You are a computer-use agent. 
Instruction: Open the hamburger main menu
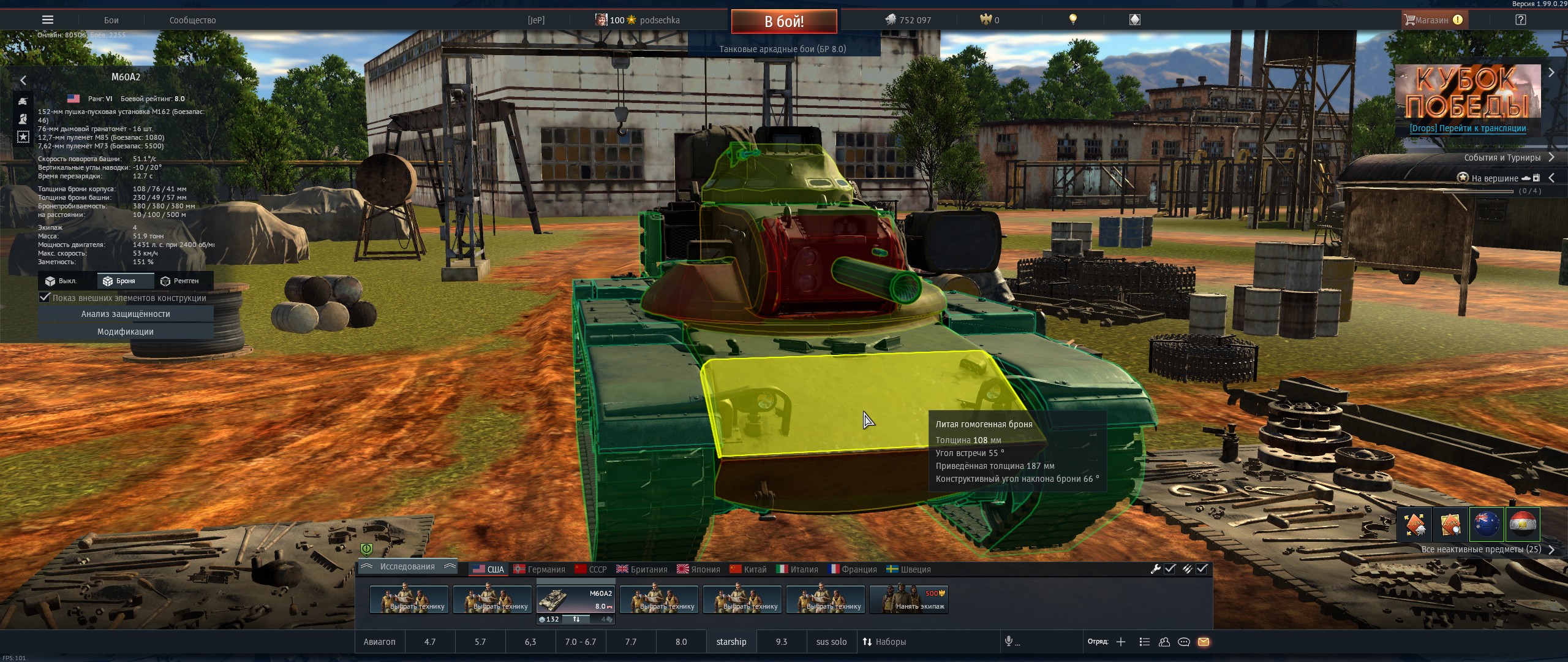pyautogui.click(x=48, y=20)
